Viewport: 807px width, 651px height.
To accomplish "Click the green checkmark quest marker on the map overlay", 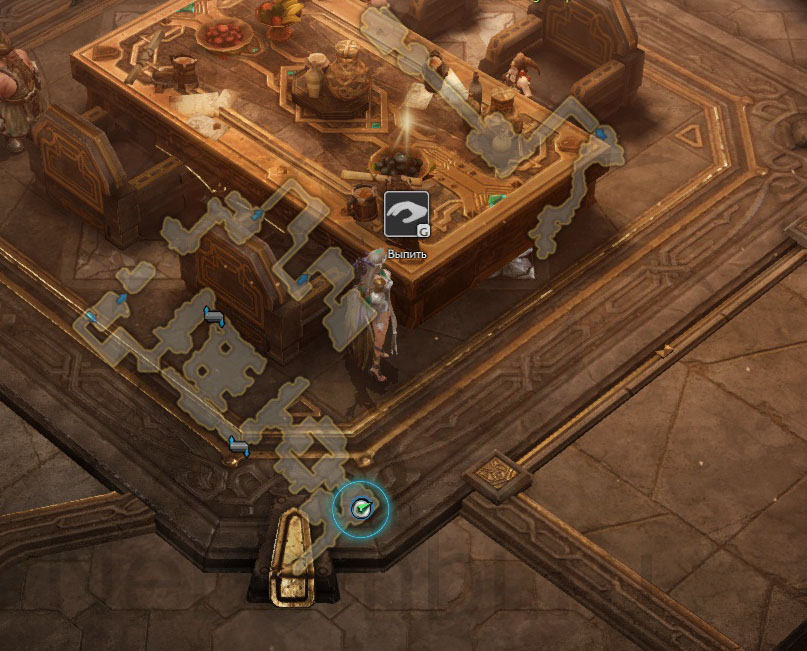I will (361, 508).
